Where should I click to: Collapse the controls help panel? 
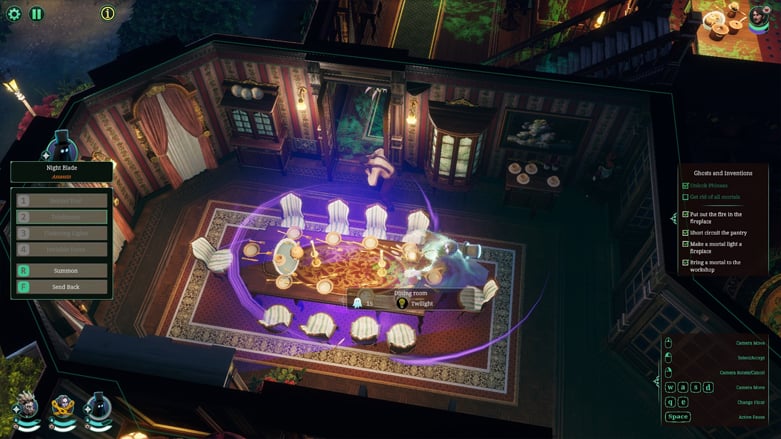tap(656, 380)
